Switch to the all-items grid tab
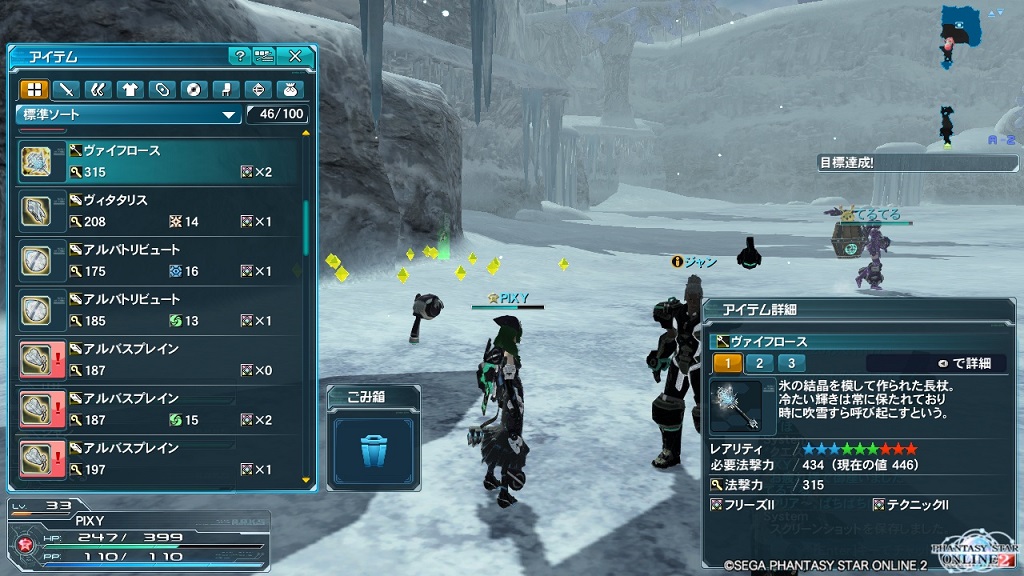 35,90
